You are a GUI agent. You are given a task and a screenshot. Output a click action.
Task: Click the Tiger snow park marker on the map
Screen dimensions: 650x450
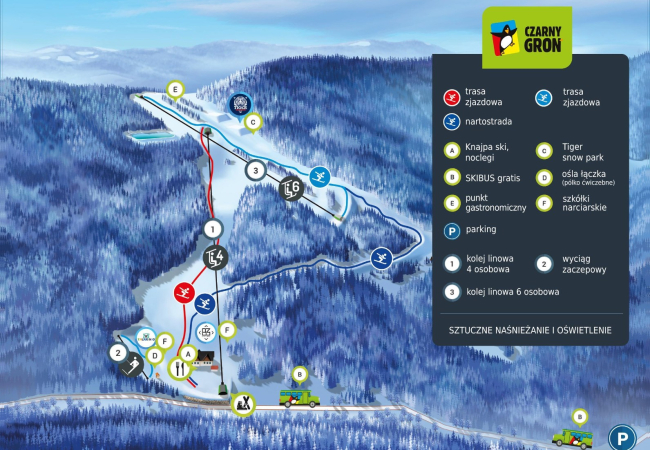click(239, 103)
